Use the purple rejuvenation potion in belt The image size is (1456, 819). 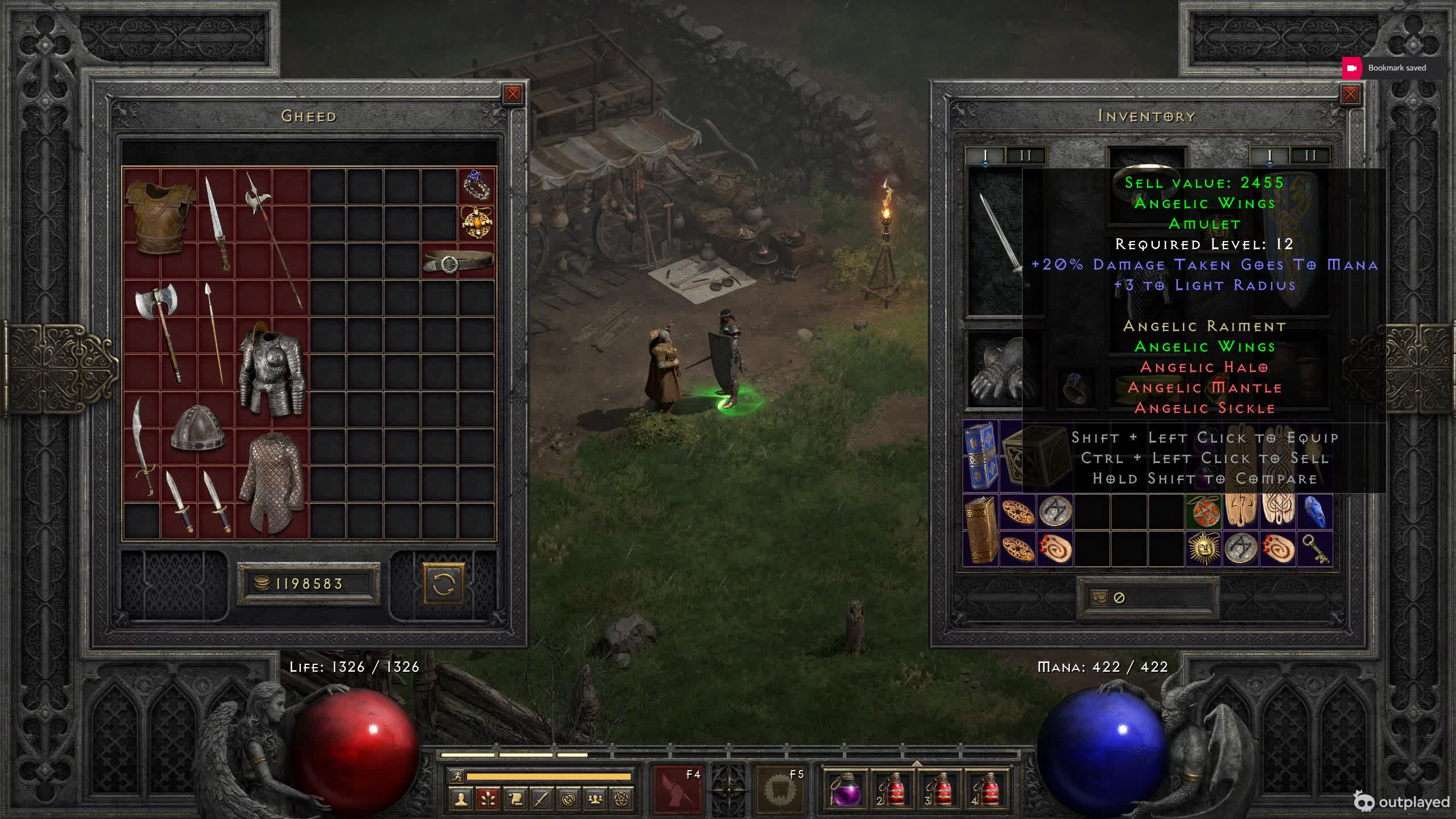click(845, 789)
